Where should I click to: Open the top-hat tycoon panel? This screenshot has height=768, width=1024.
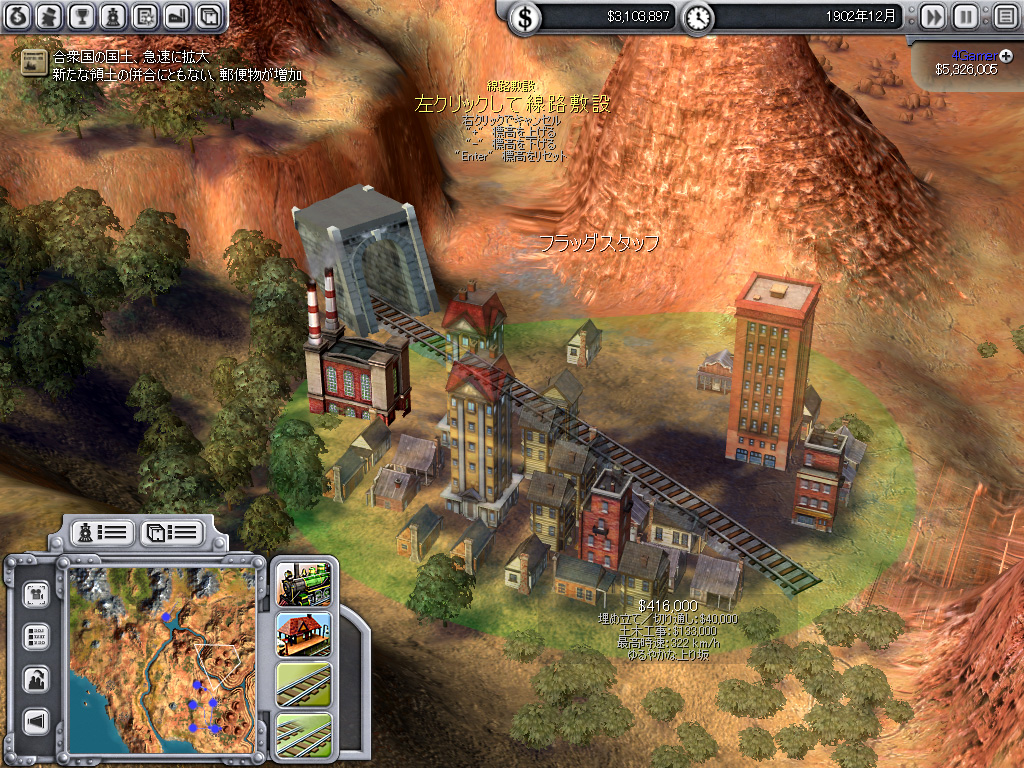(x=50, y=16)
